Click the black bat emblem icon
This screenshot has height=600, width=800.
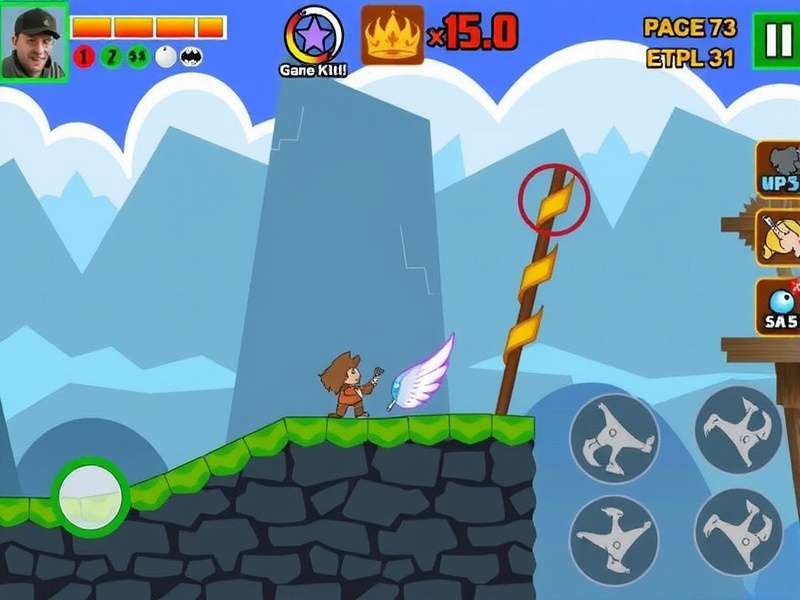pos(191,56)
